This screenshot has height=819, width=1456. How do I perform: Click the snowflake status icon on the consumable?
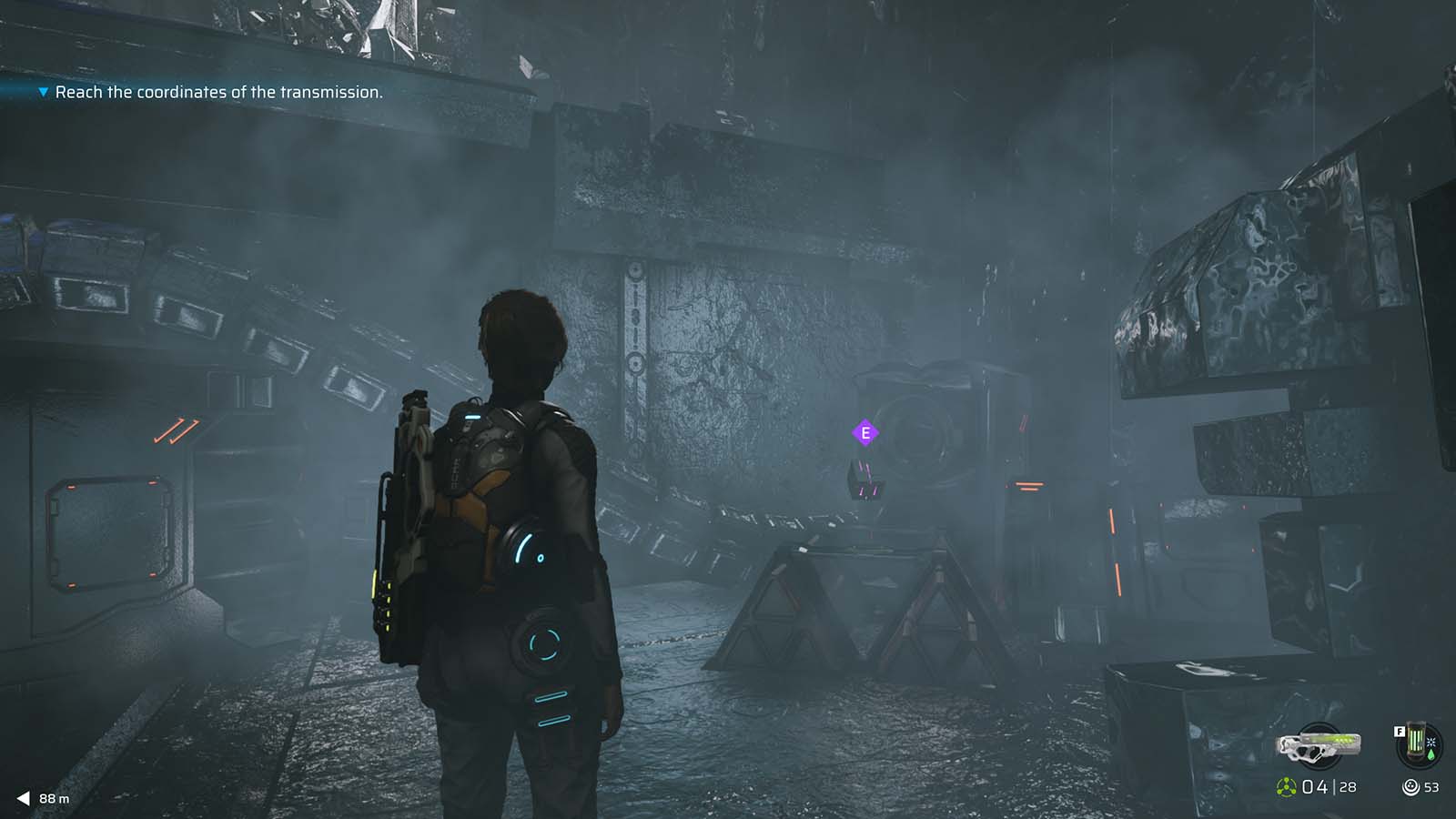pyautogui.click(x=1431, y=742)
